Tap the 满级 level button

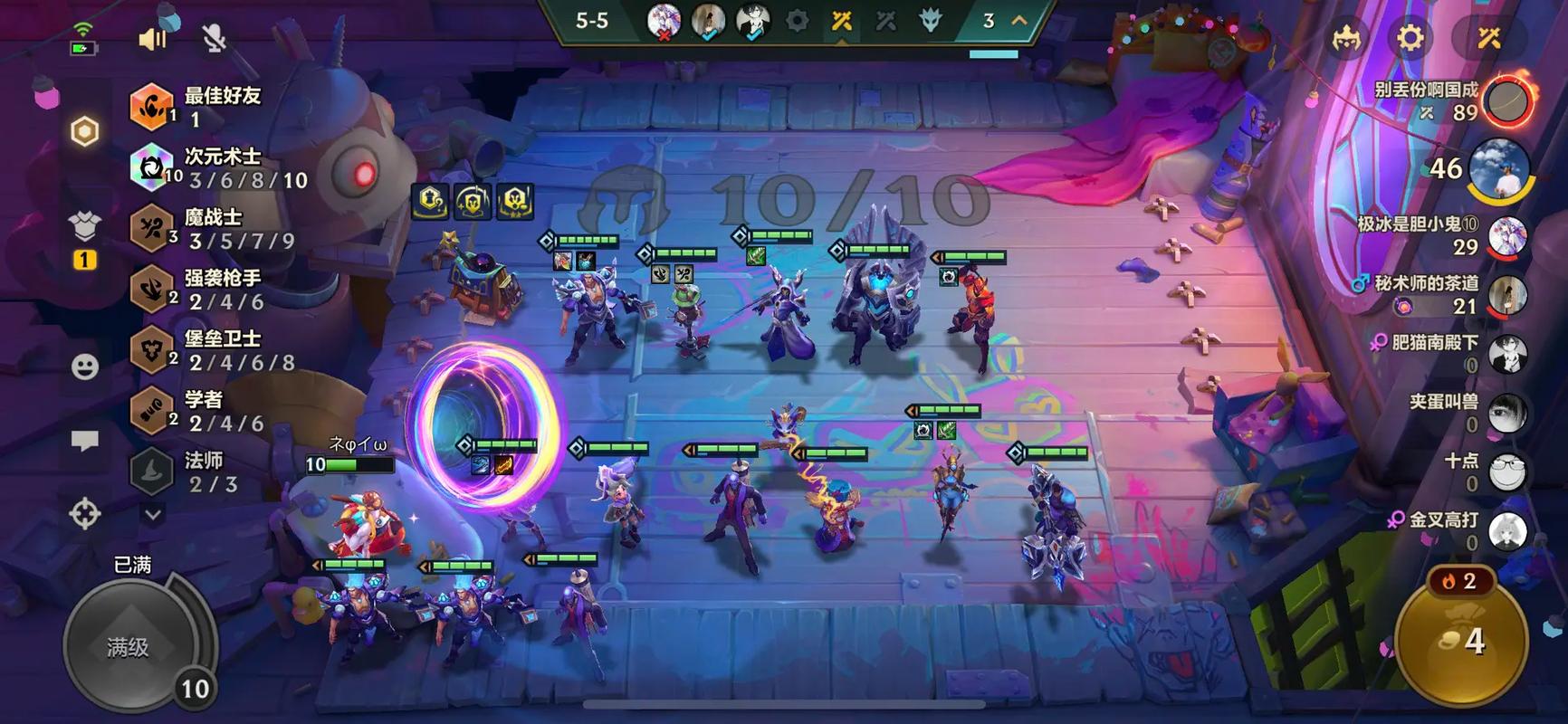(129, 646)
